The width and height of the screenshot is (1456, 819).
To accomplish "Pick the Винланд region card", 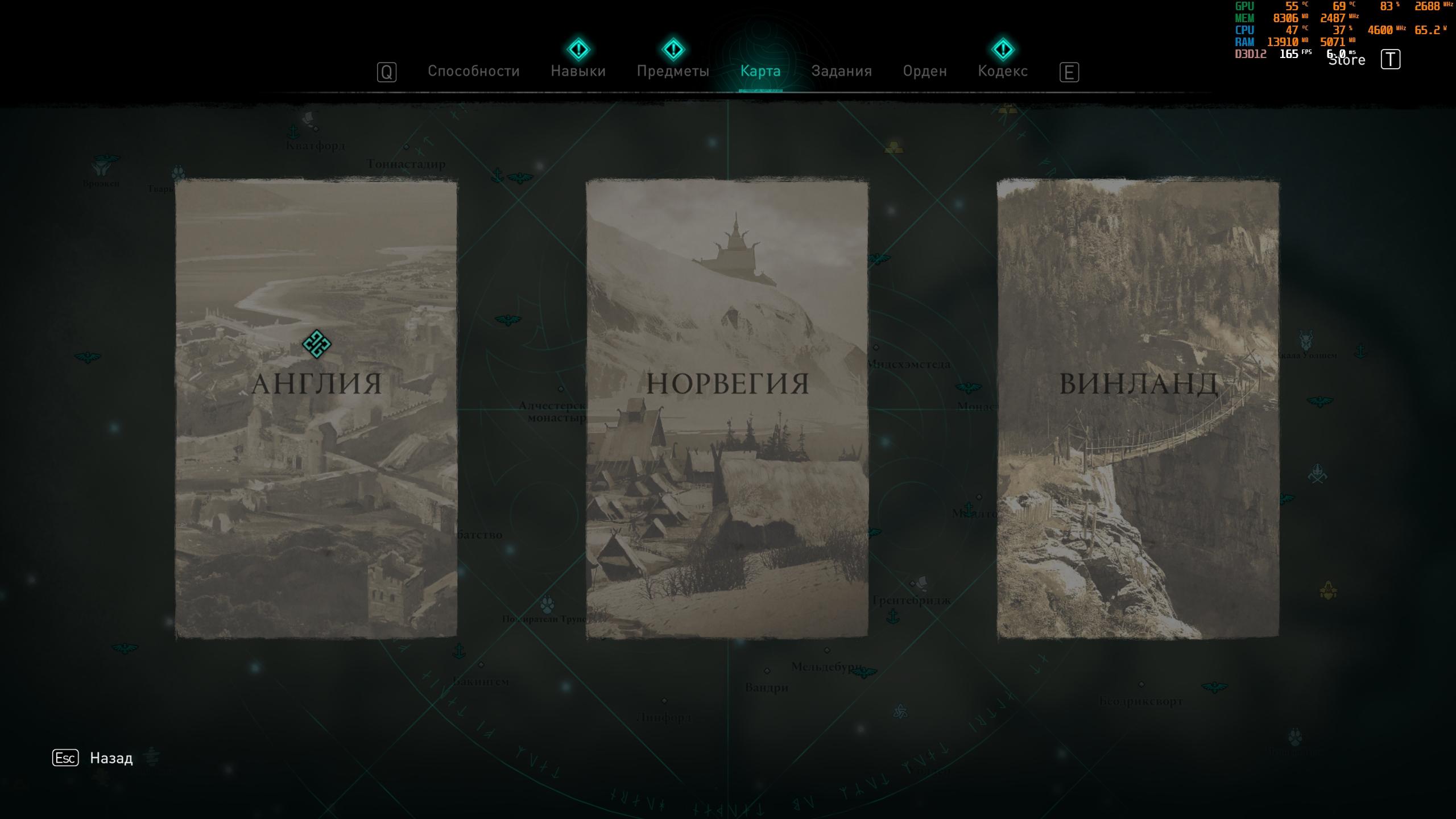I will click(1137, 408).
